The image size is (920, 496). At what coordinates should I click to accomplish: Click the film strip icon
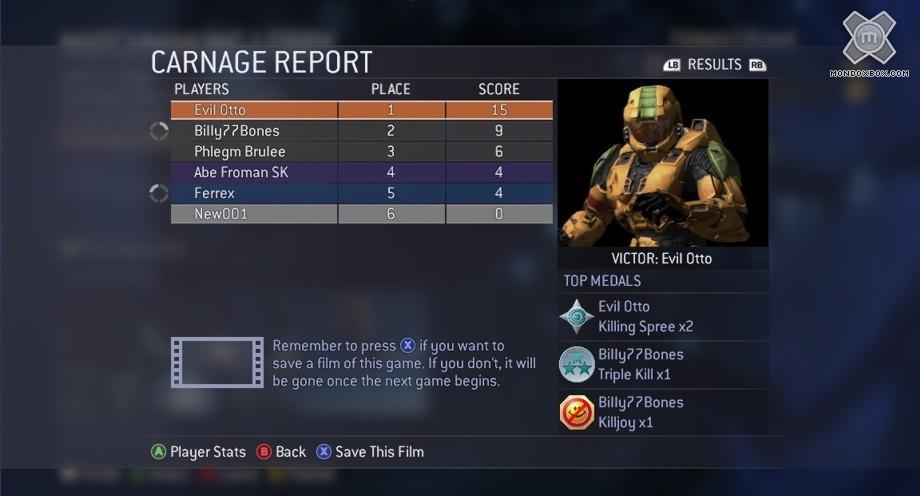pos(217,362)
